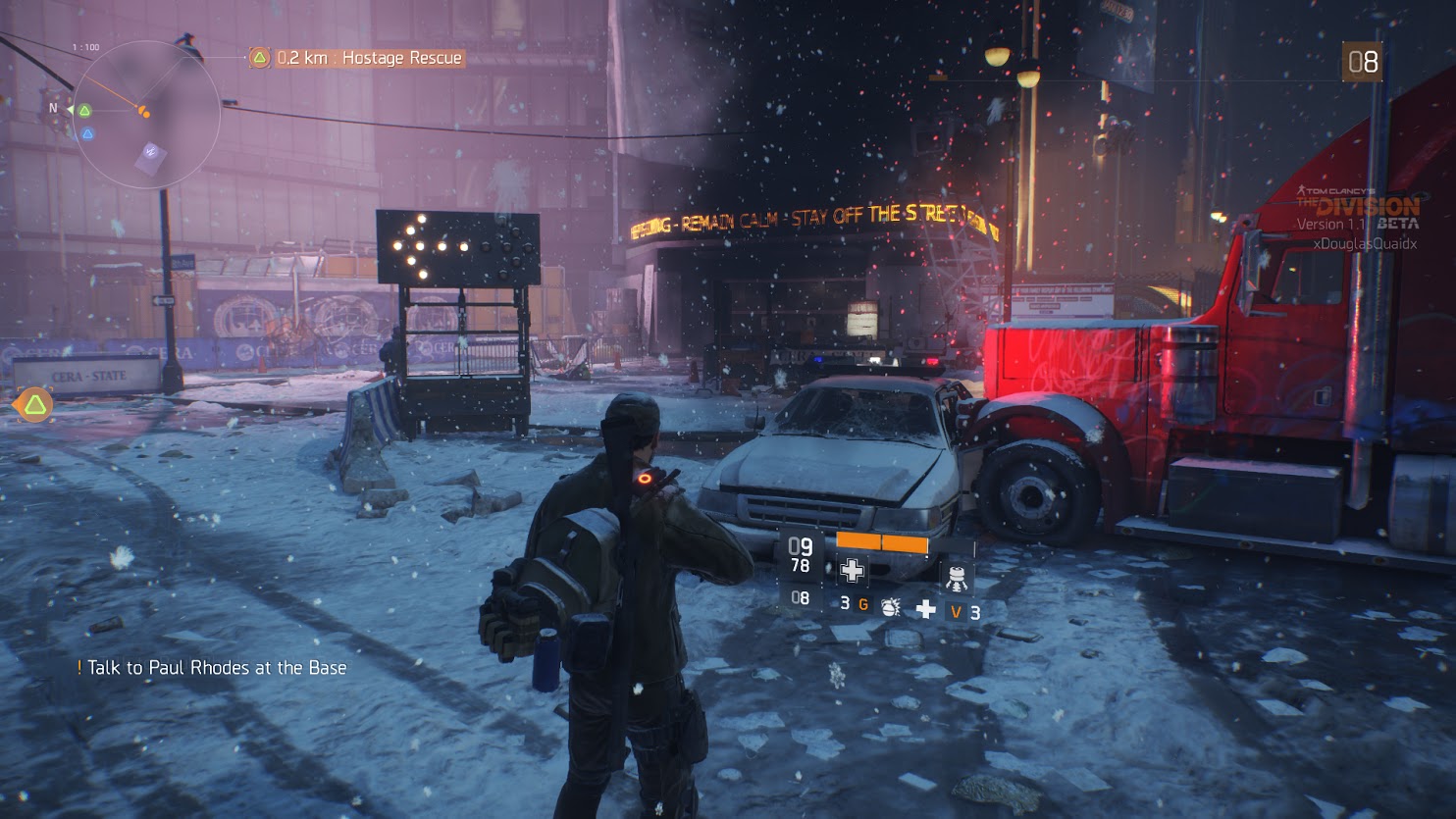The image size is (1456, 819).
Task: Open the circular minimap
Action: pos(147,114)
